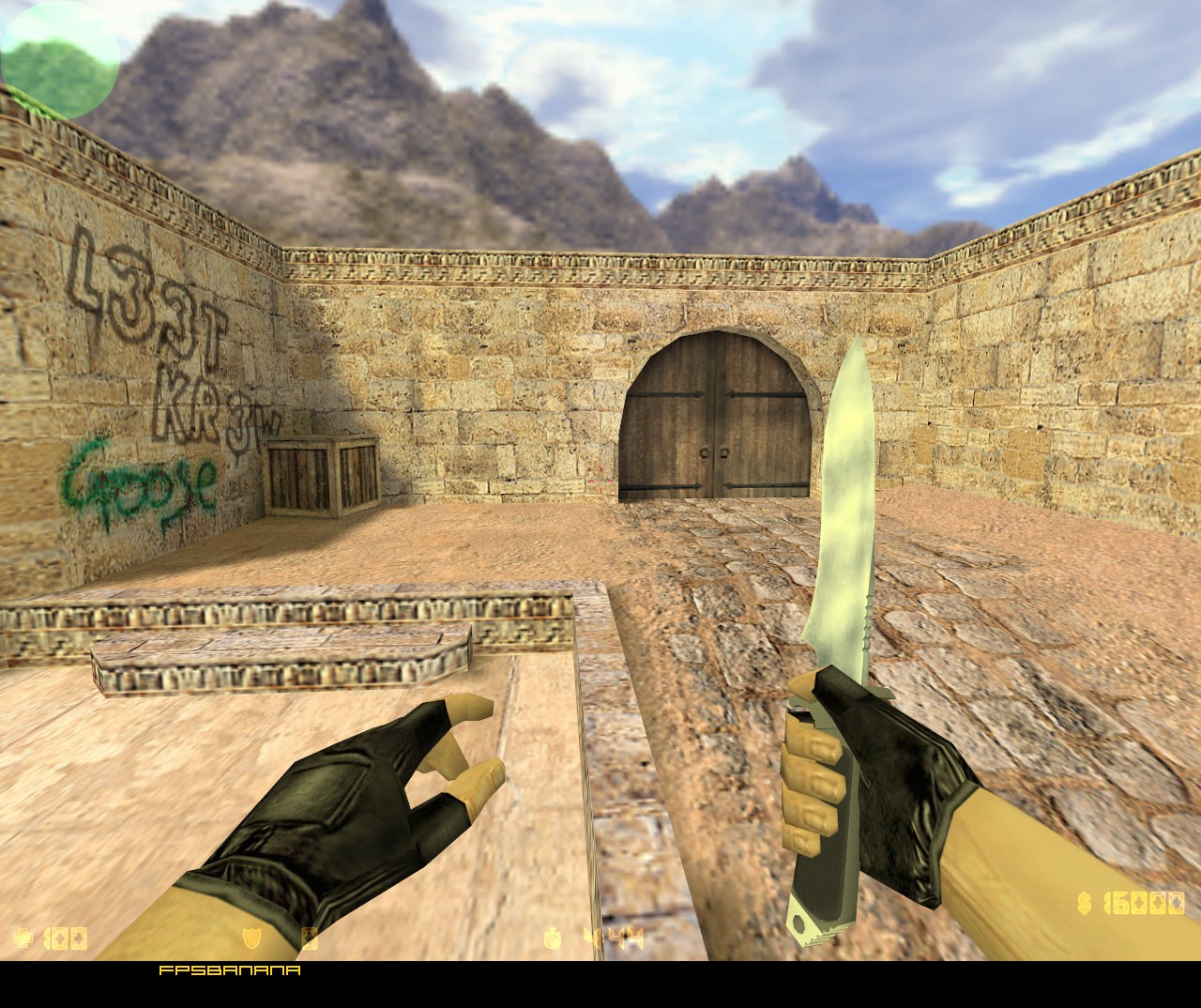Click the ammo clip icon near 44
1201x1008 pixels.
point(593,936)
